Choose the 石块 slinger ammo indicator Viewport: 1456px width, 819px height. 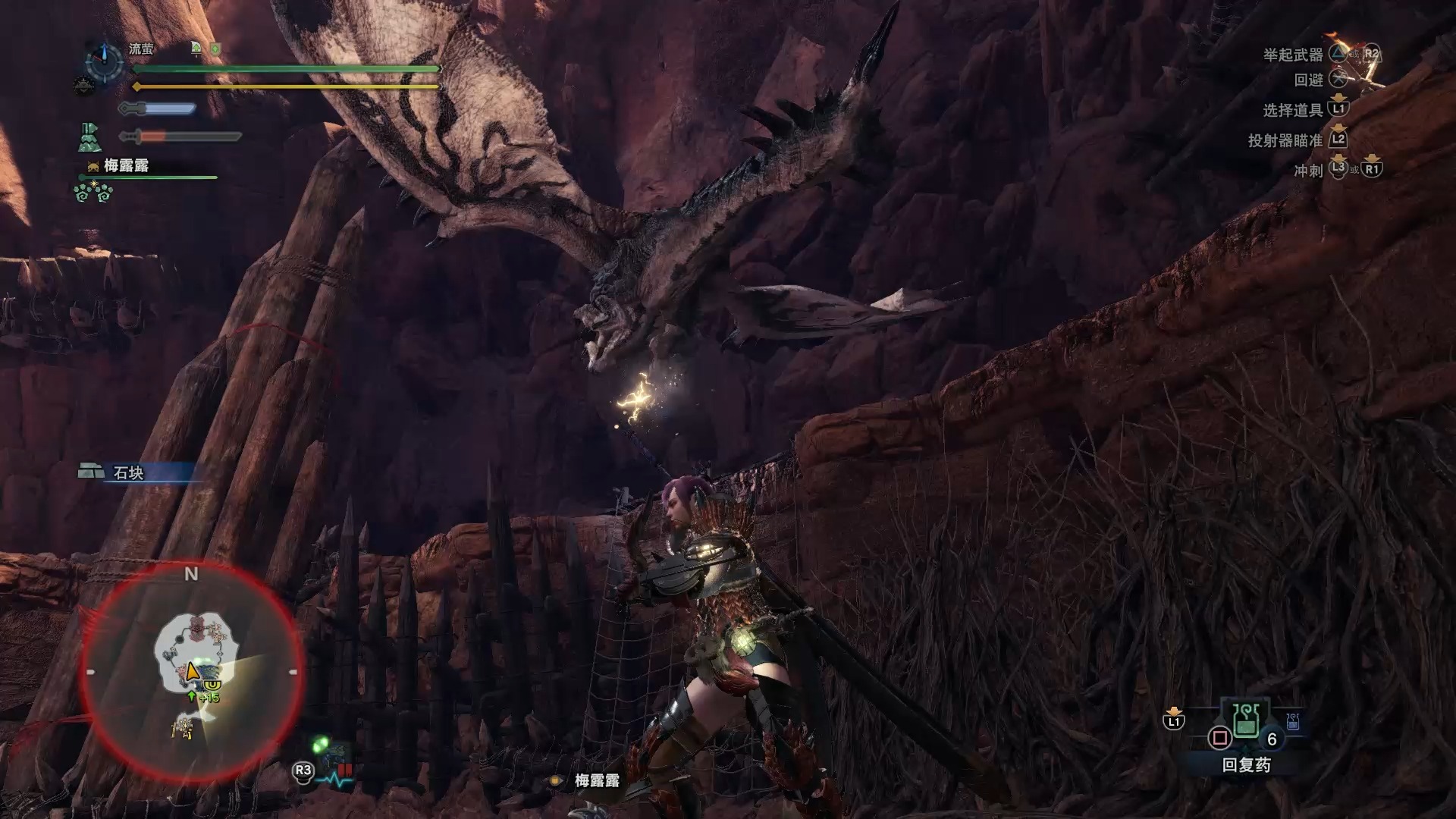128,472
